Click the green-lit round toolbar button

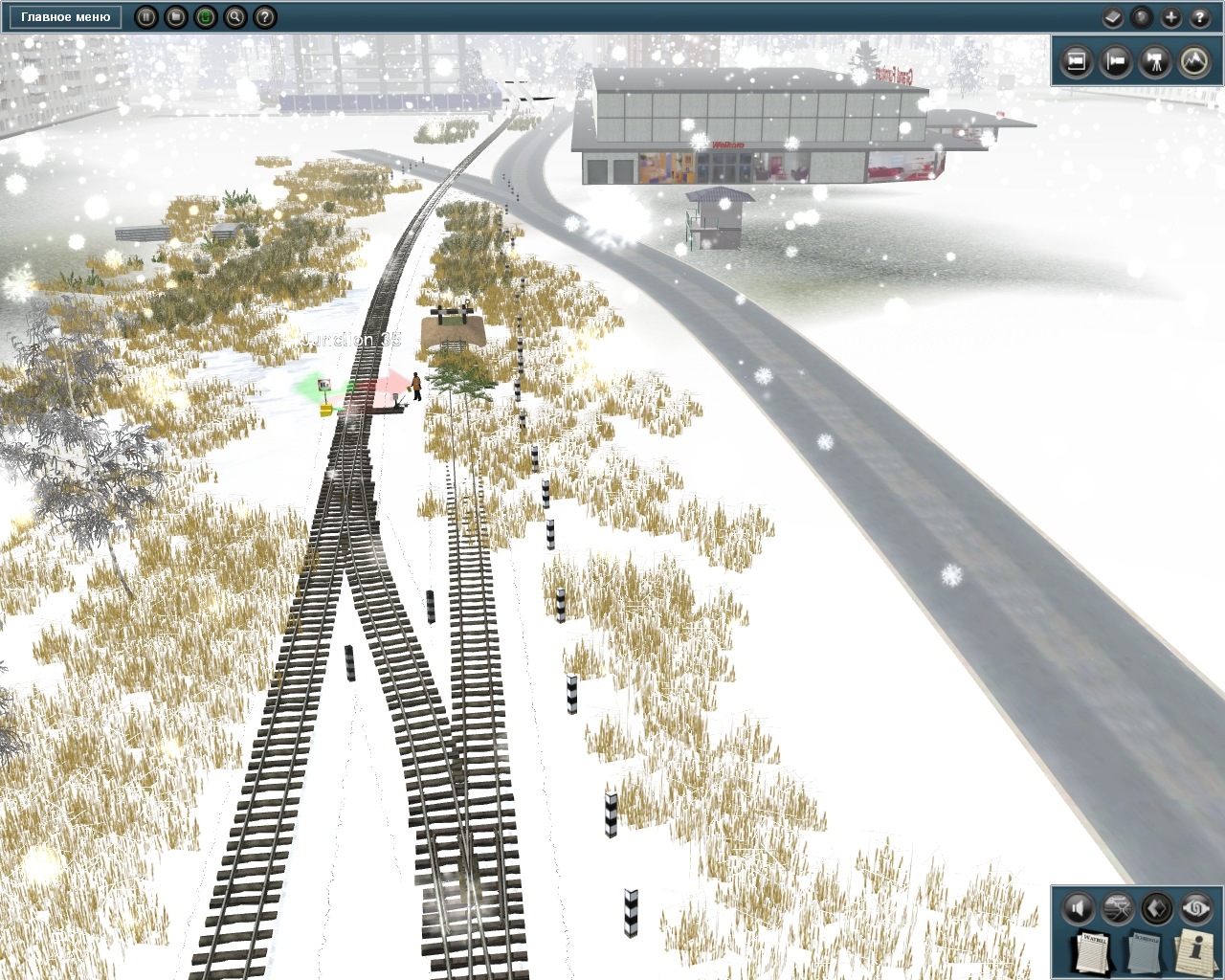click(x=205, y=17)
